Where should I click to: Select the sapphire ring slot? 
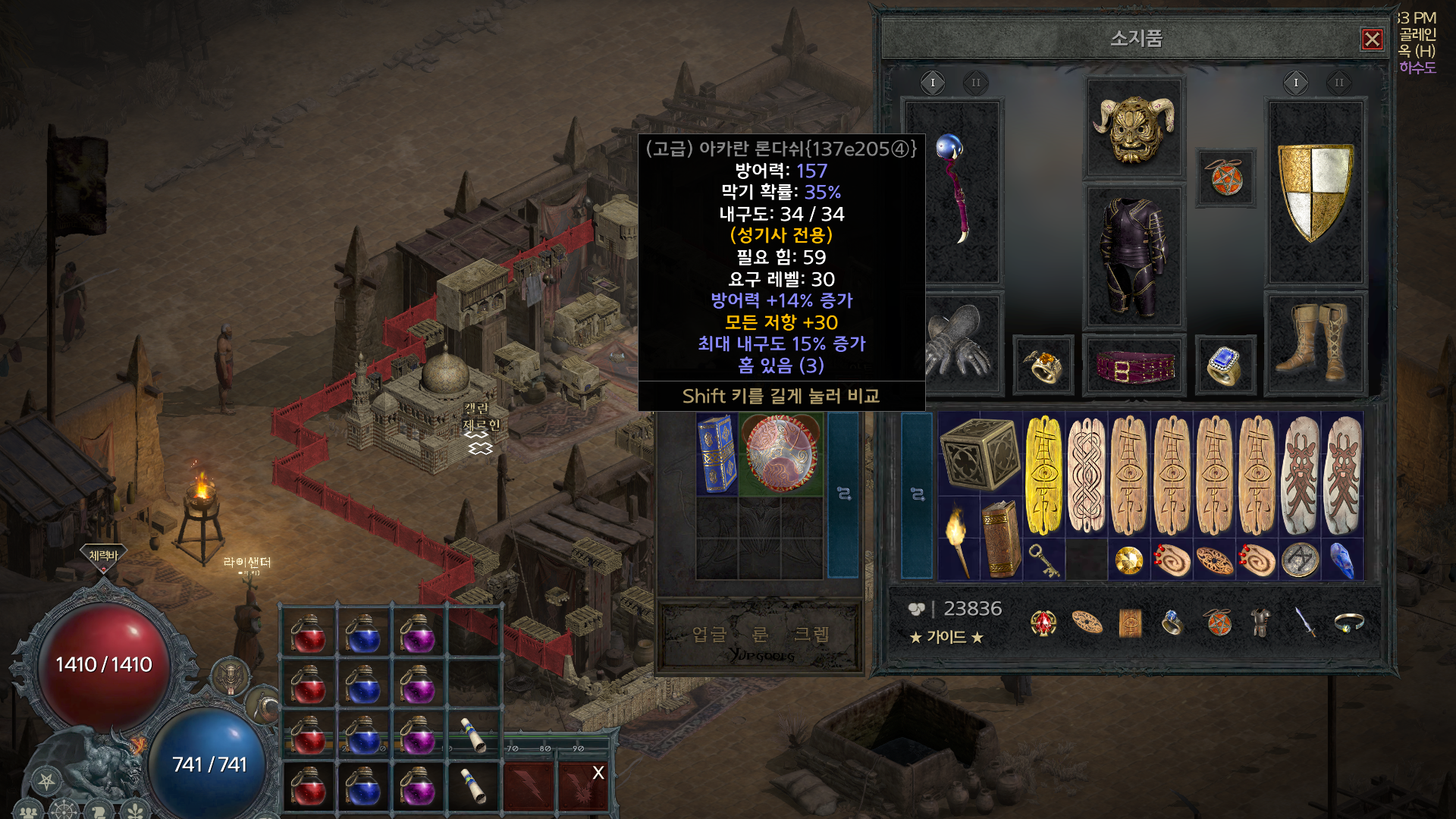click(1225, 366)
